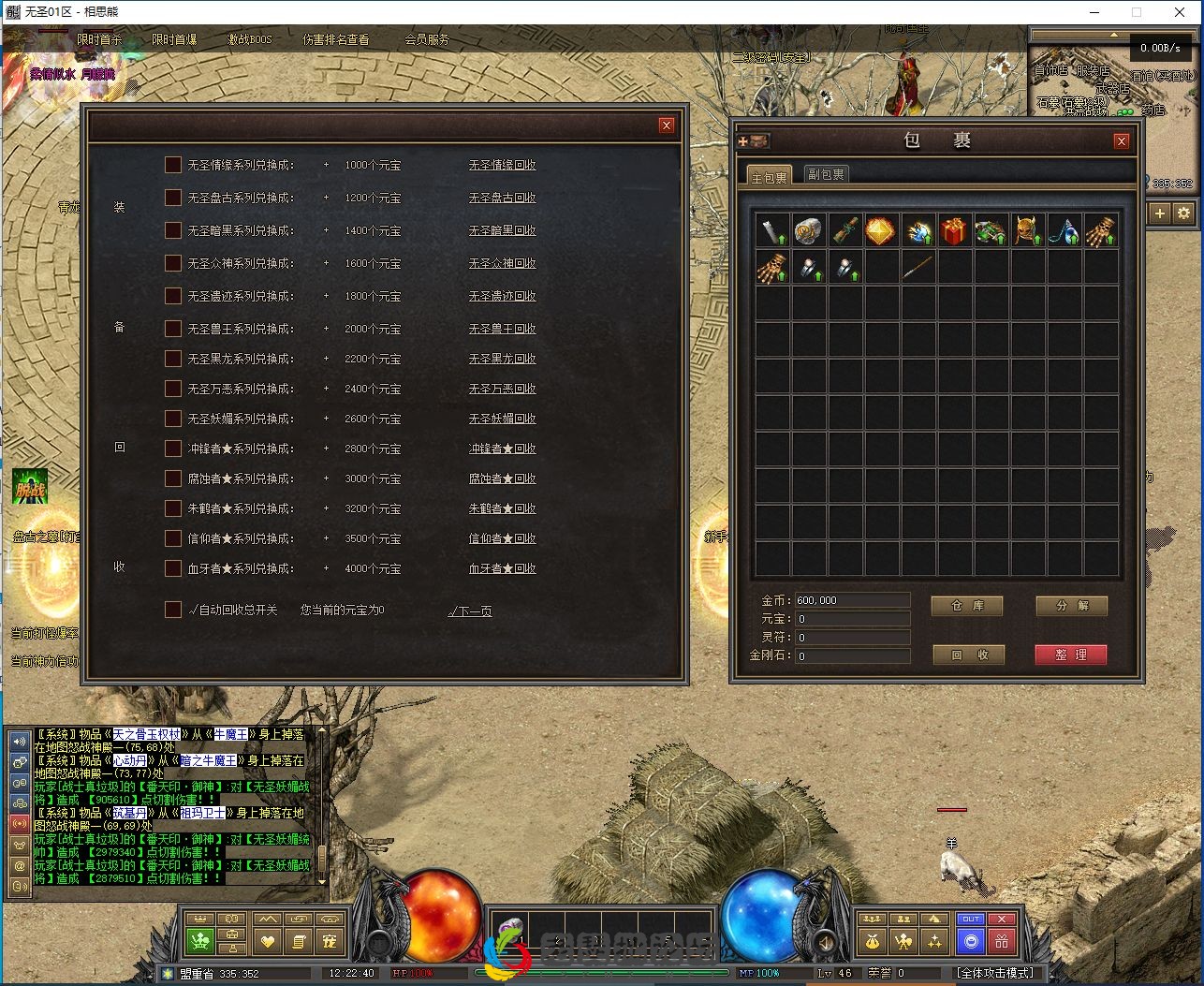The width and height of the screenshot is (1204, 986).
Task: Close the equipment recycle window
Action: [666, 125]
